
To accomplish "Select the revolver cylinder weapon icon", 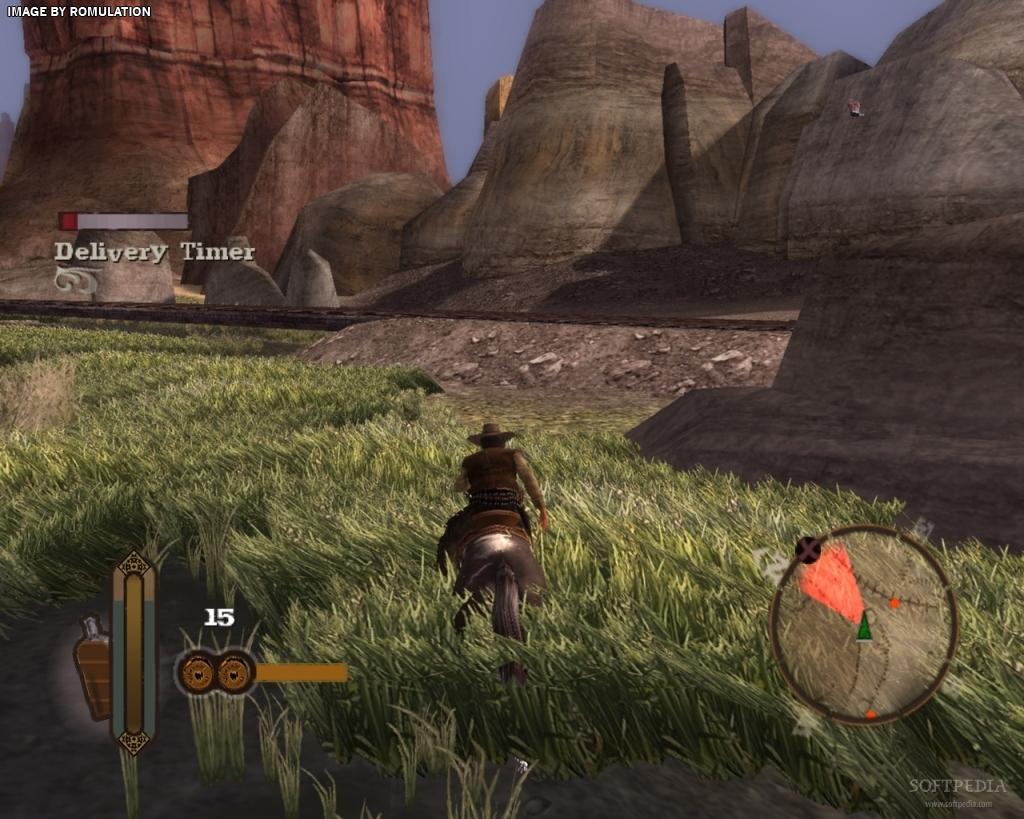I will click(215, 672).
